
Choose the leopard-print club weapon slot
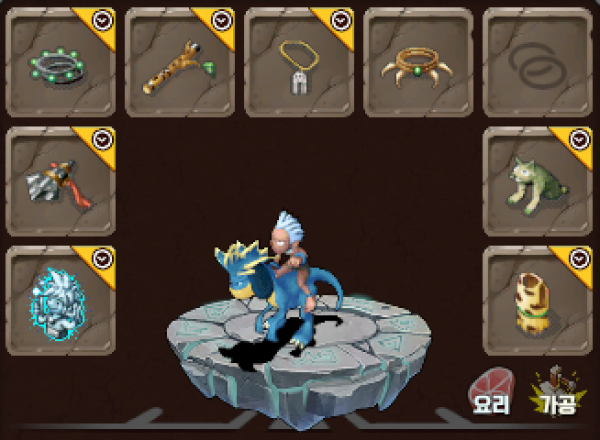coord(180,62)
